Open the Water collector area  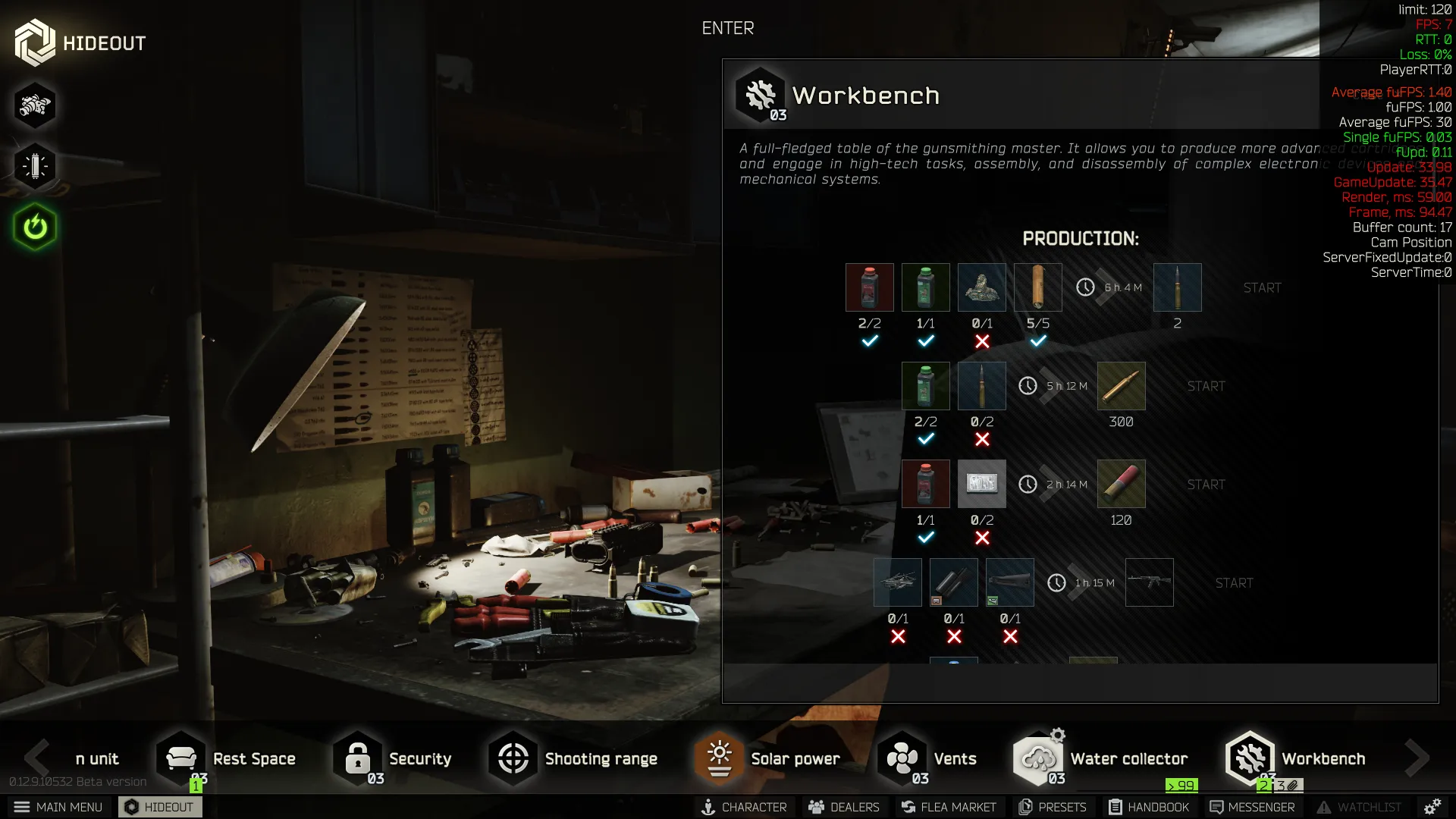tap(1101, 758)
